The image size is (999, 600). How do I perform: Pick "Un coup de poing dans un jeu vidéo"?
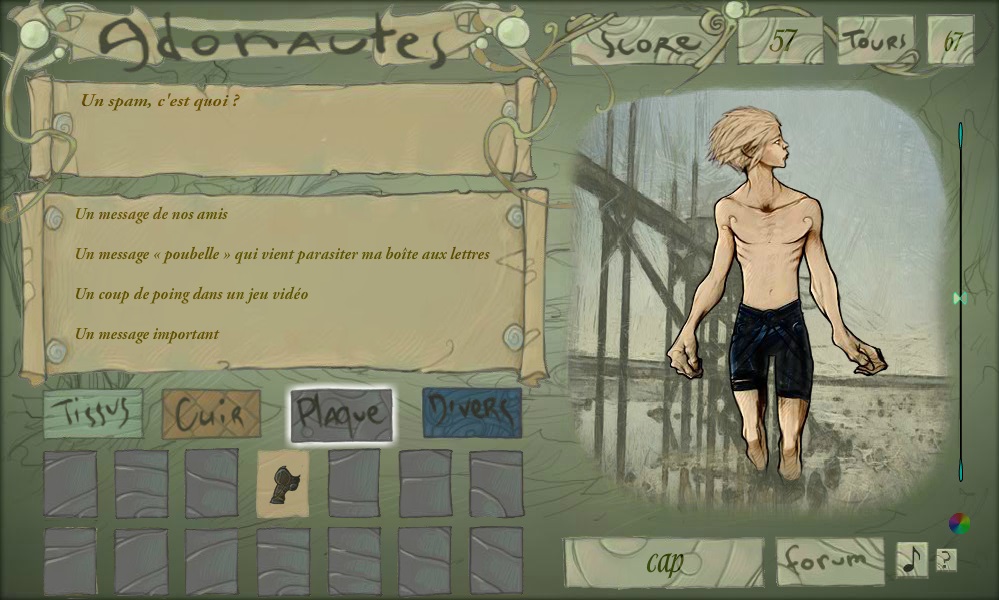[x=191, y=294]
